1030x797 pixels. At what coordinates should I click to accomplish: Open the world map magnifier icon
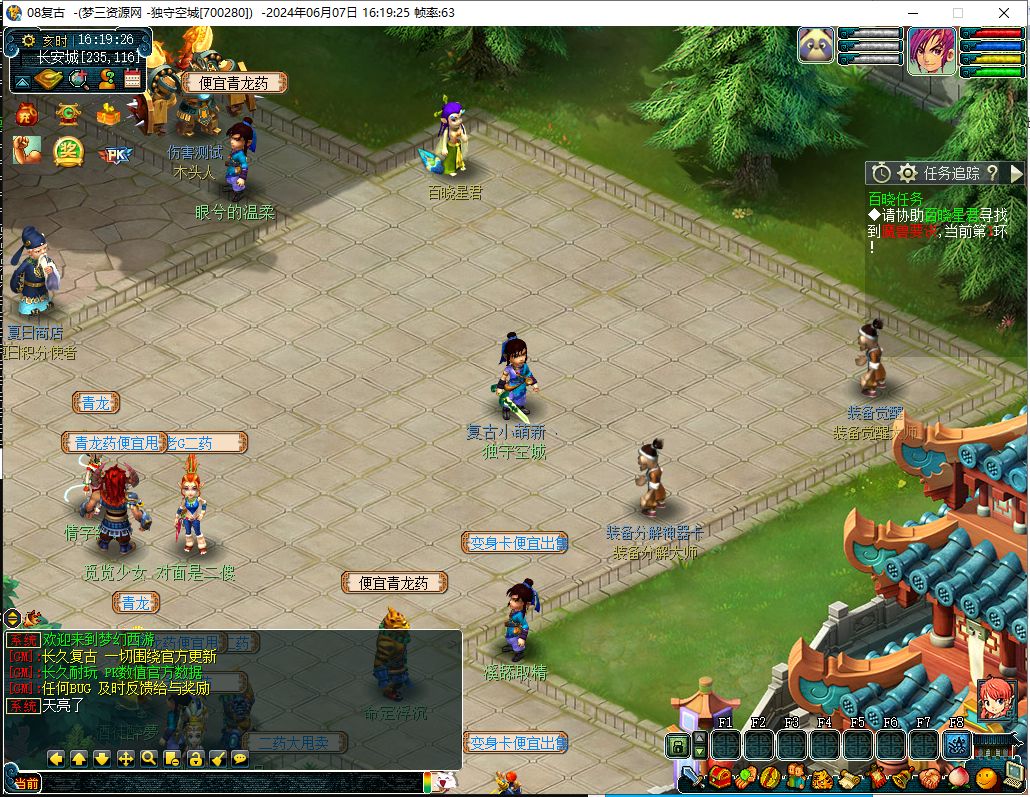[x=77, y=80]
